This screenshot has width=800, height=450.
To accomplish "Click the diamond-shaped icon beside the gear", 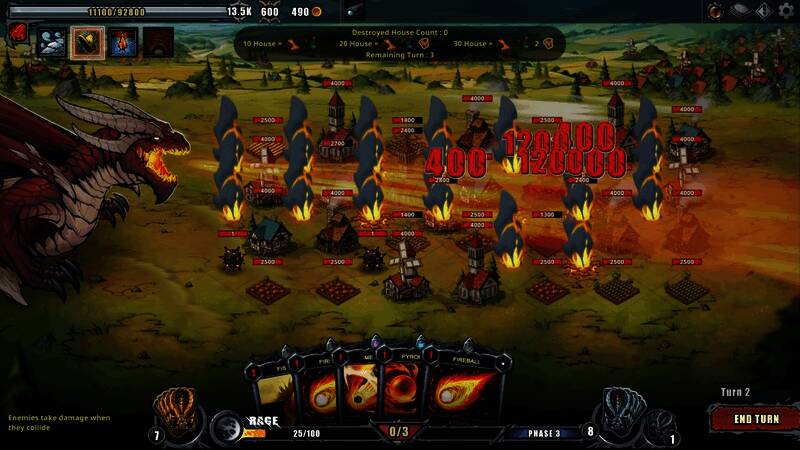I will pos(763,11).
